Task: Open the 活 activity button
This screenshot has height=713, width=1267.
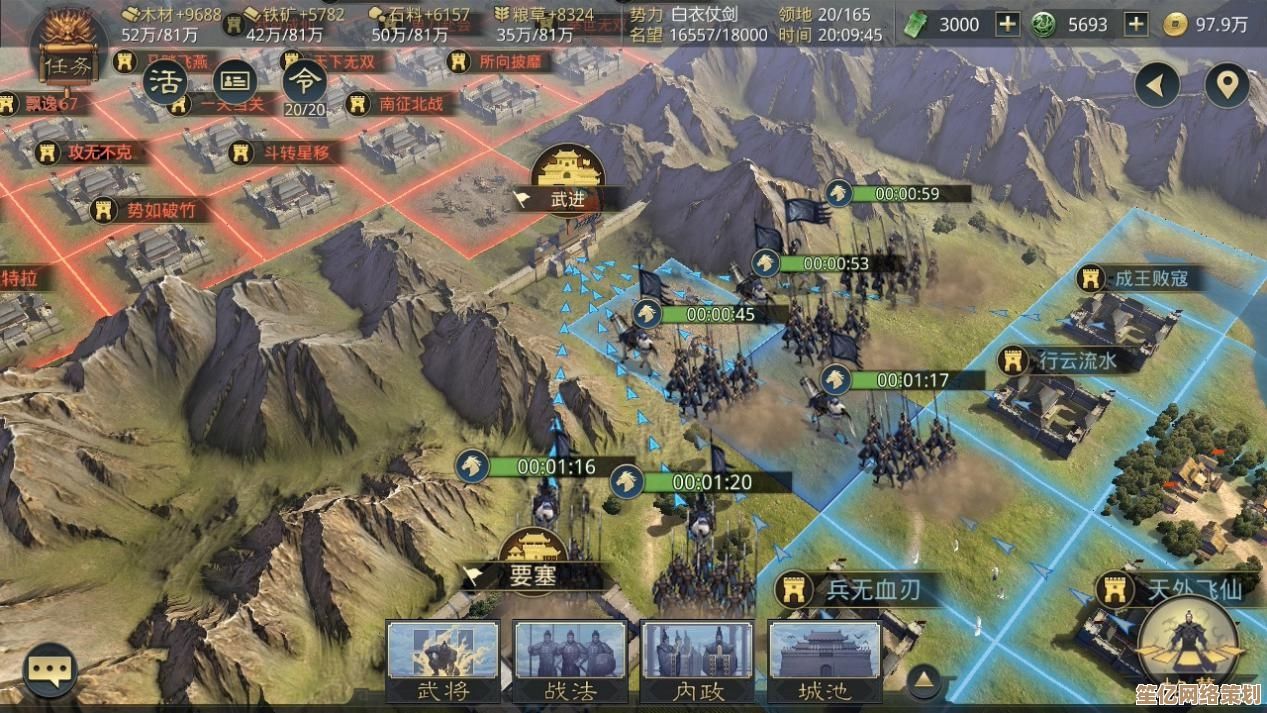Action: (x=166, y=82)
